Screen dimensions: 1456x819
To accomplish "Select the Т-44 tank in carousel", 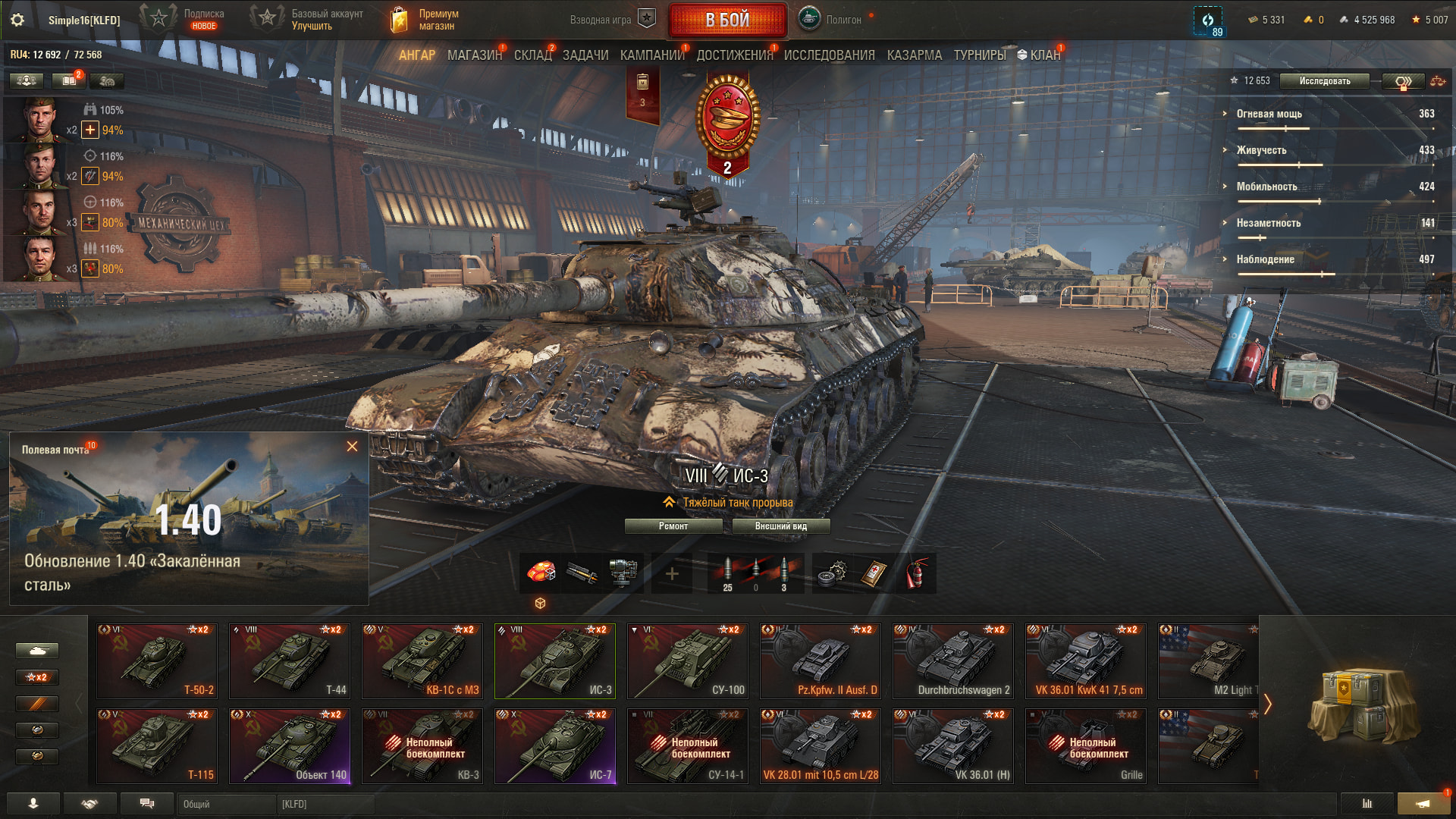I will 290,661.
